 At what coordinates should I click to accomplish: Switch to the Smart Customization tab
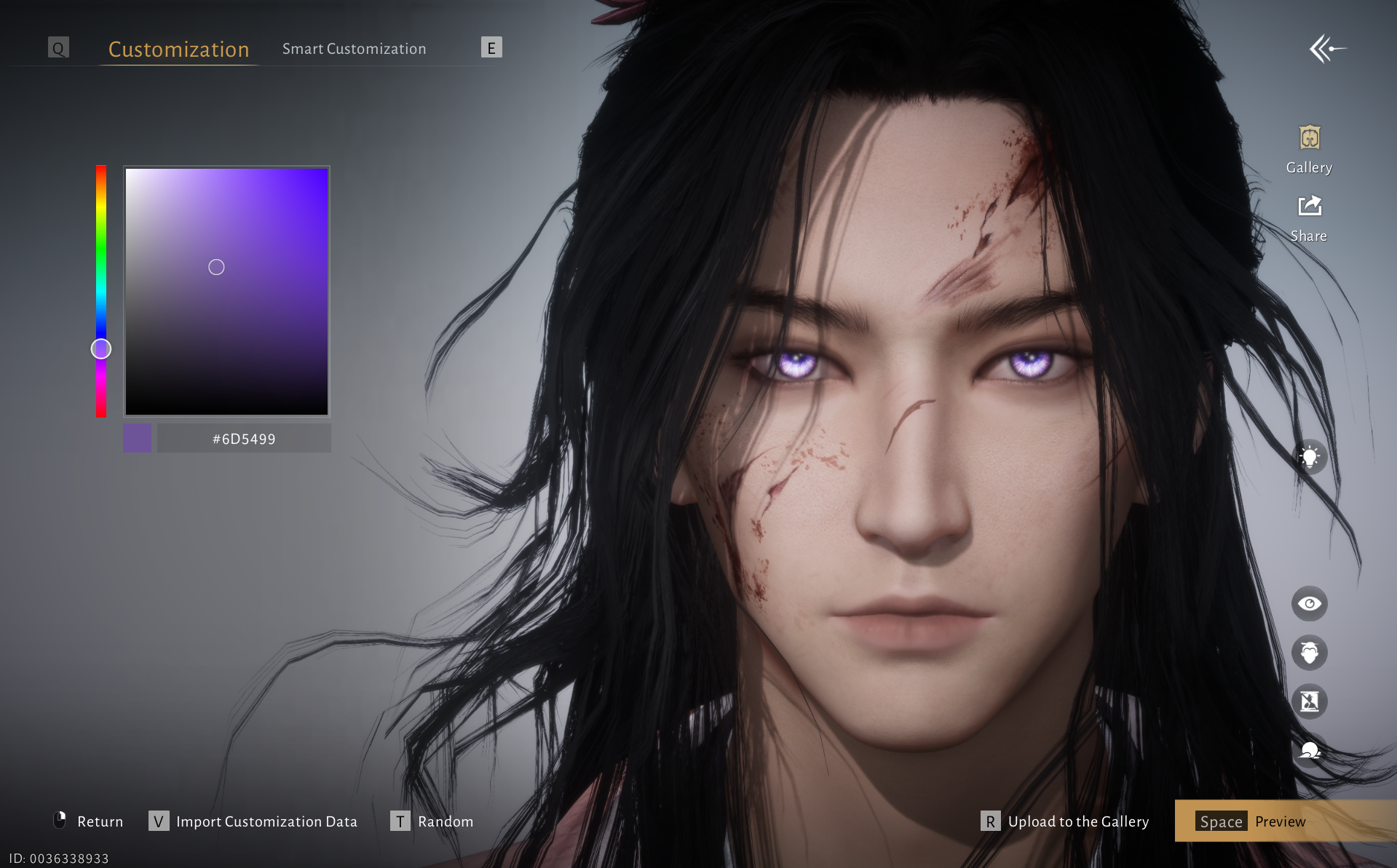[x=354, y=48]
